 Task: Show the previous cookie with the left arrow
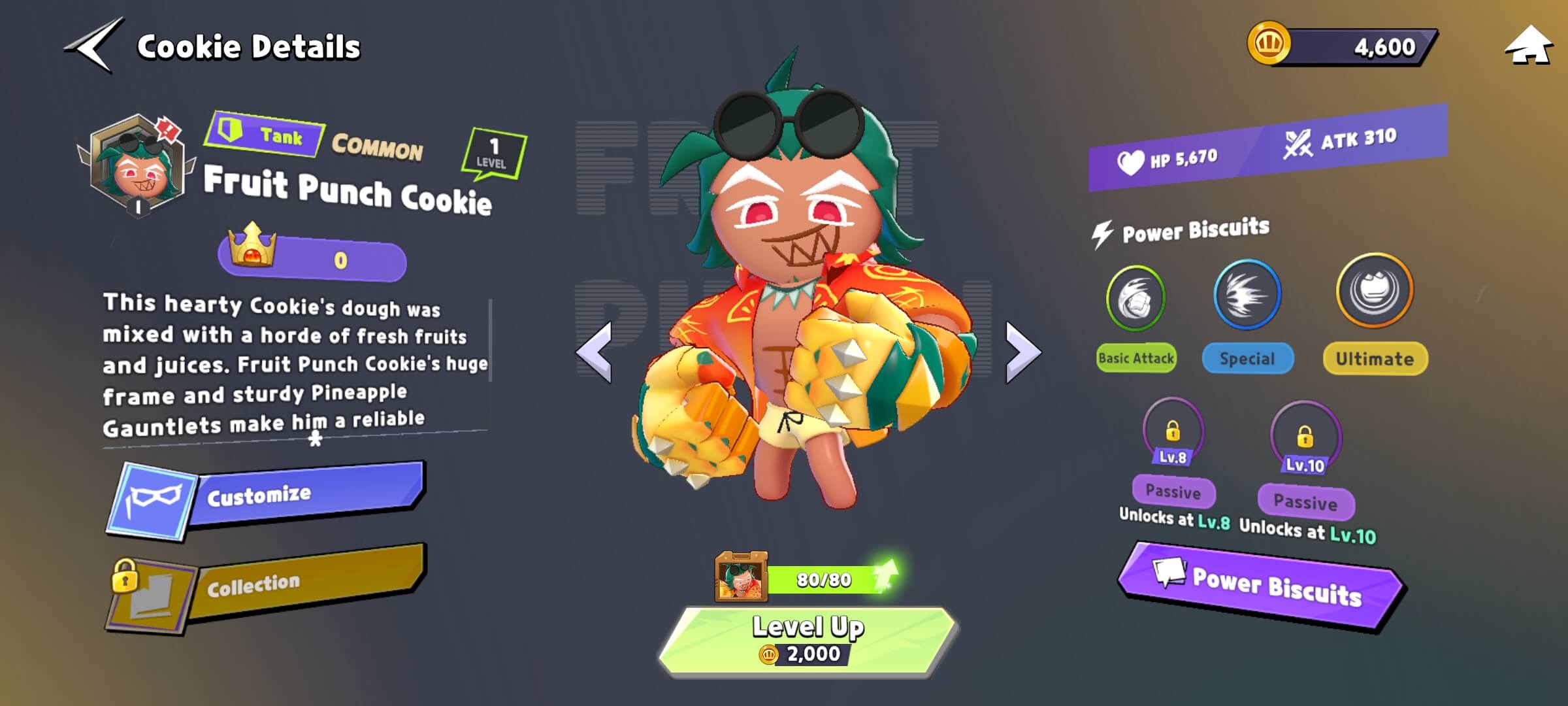(x=595, y=352)
